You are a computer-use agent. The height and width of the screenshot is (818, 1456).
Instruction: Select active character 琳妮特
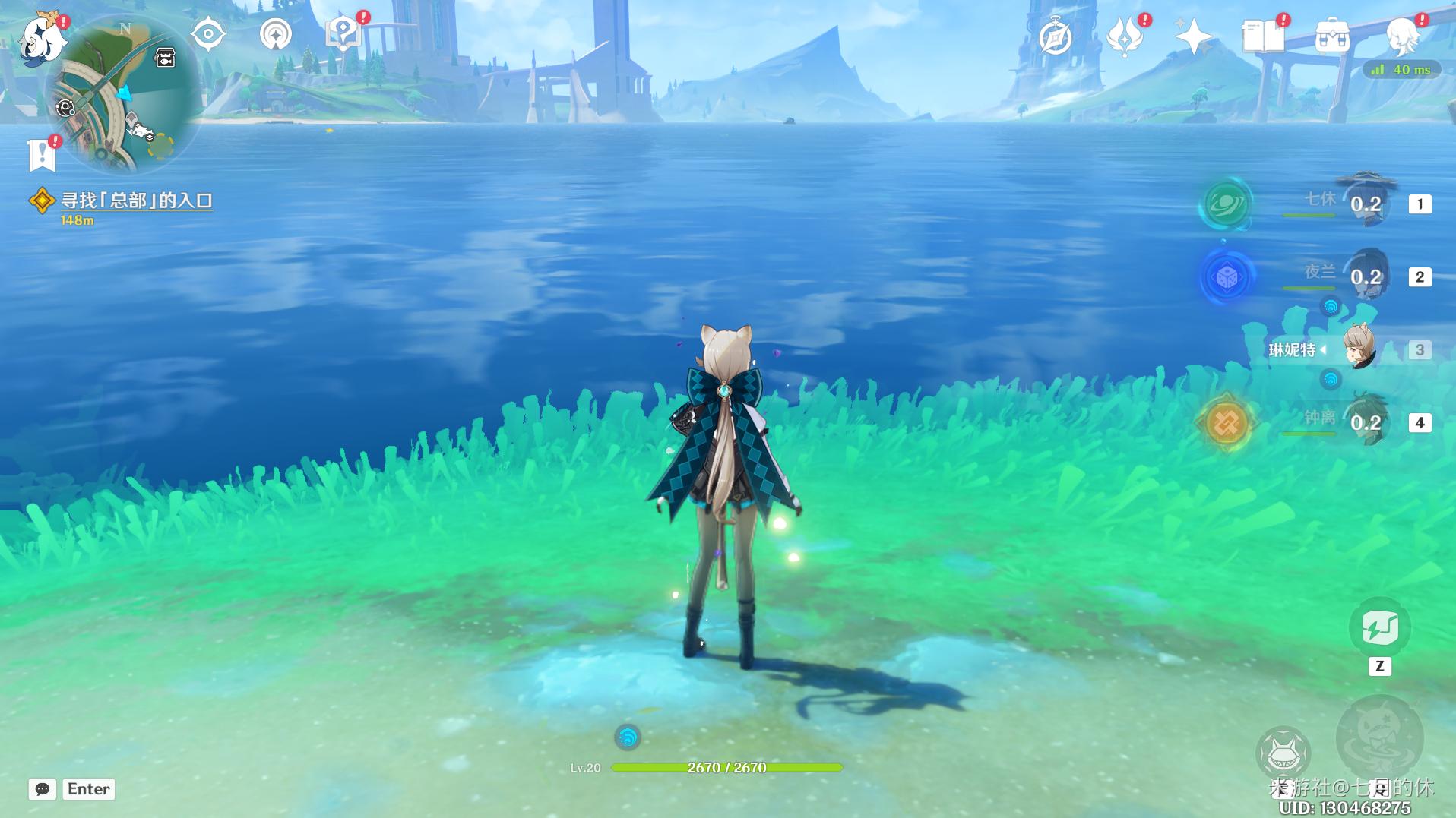[1359, 349]
